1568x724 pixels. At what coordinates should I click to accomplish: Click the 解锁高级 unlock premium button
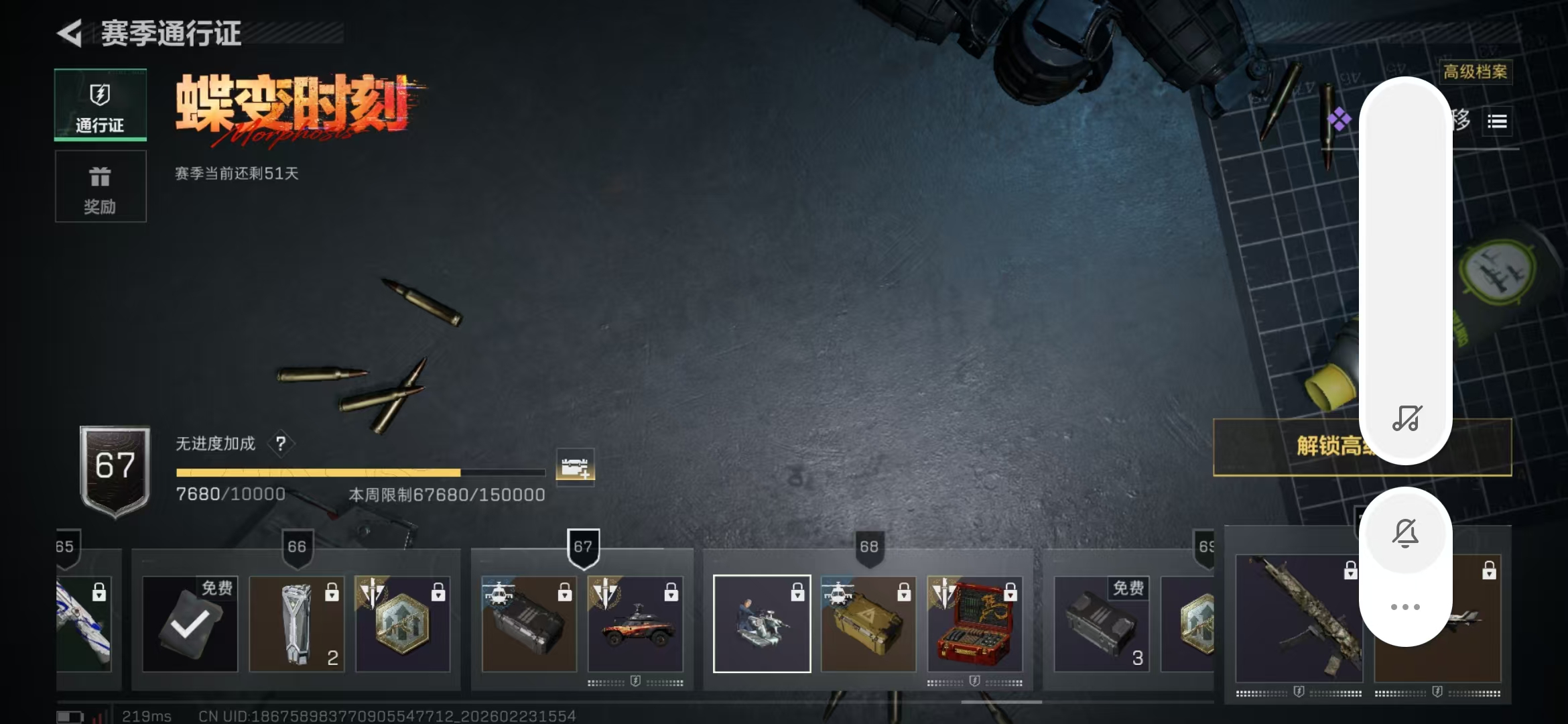click(x=1287, y=446)
